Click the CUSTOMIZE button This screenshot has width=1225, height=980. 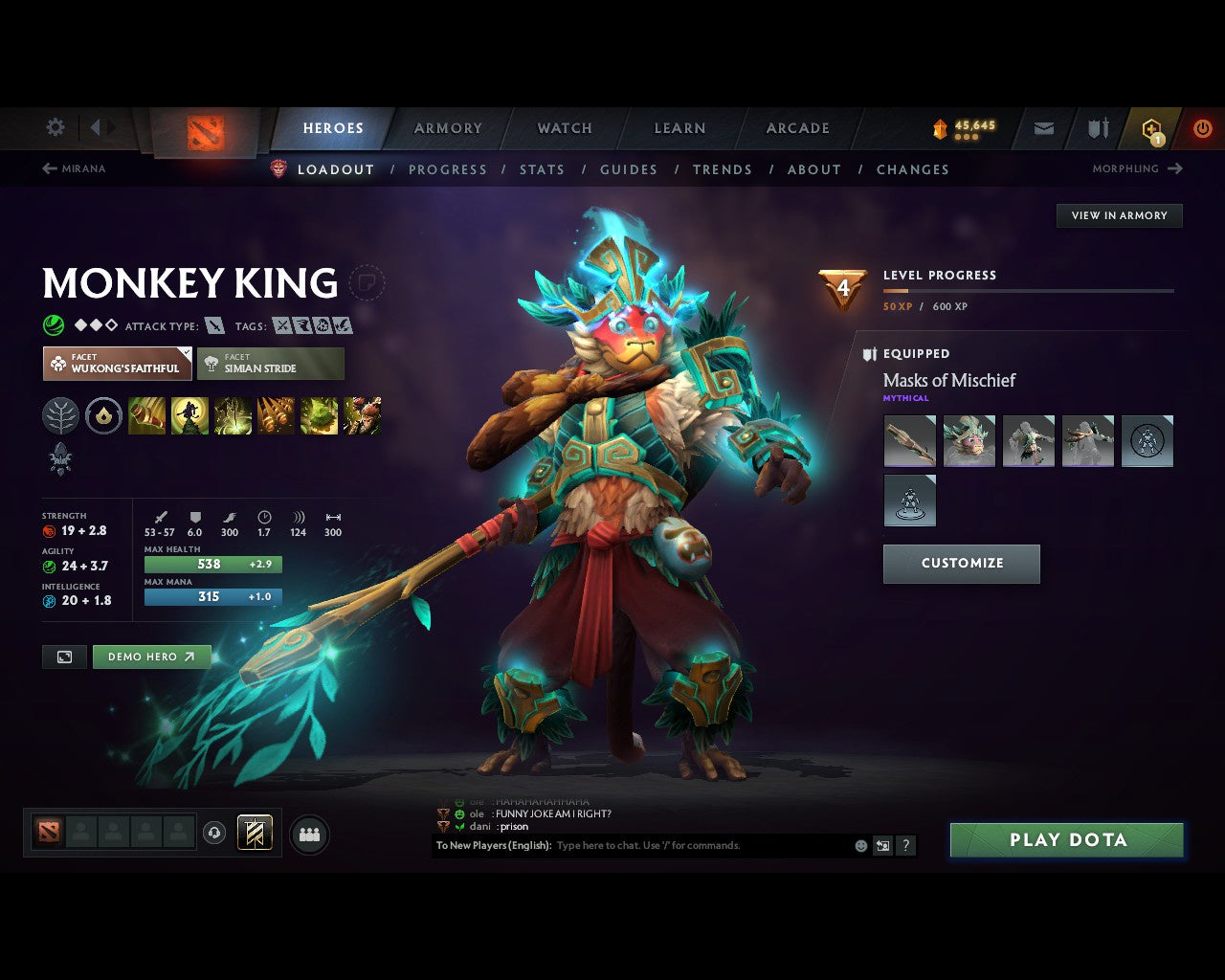click(961, 564)
